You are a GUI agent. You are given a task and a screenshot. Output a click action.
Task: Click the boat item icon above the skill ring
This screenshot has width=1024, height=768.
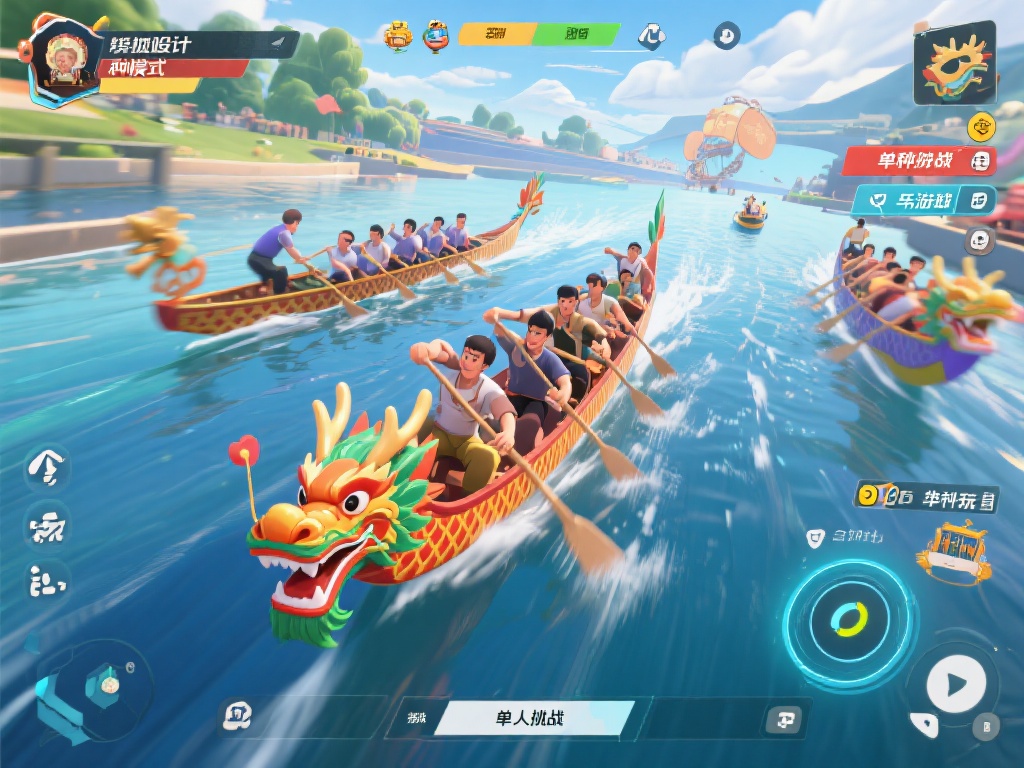953,553
